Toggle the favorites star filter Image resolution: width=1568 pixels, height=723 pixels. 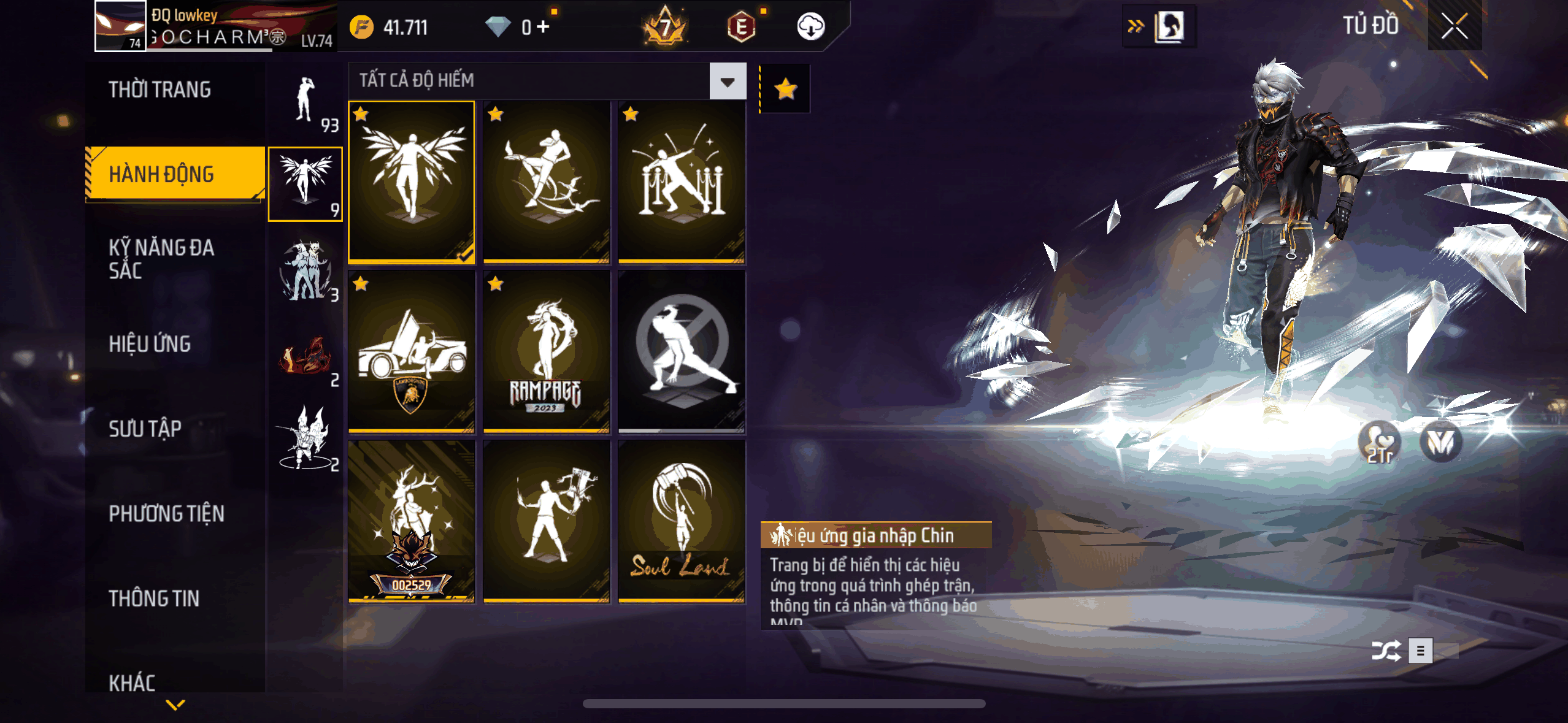(785, 90)
